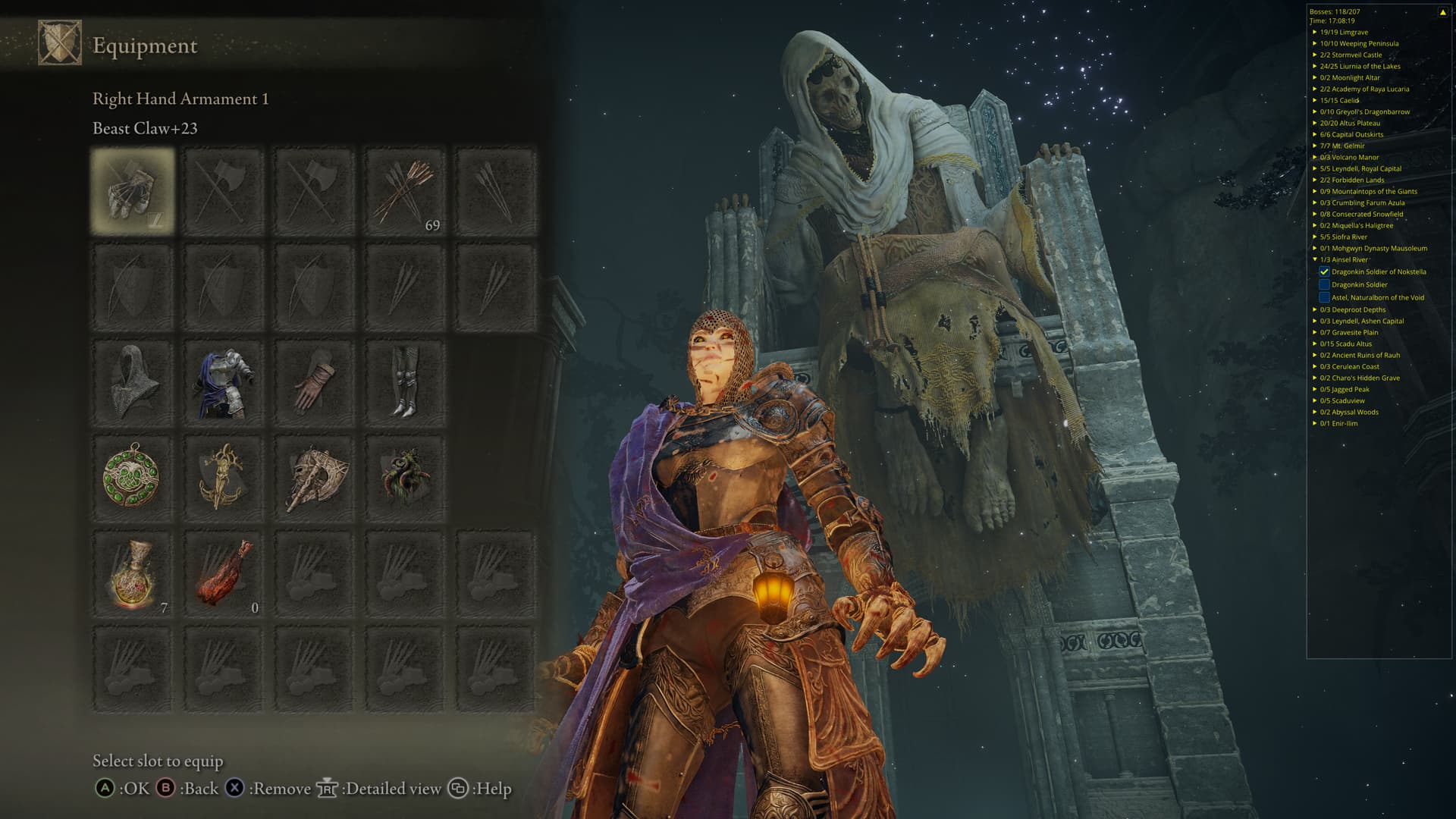Select the green amber medallion talisman

(133, 478)
